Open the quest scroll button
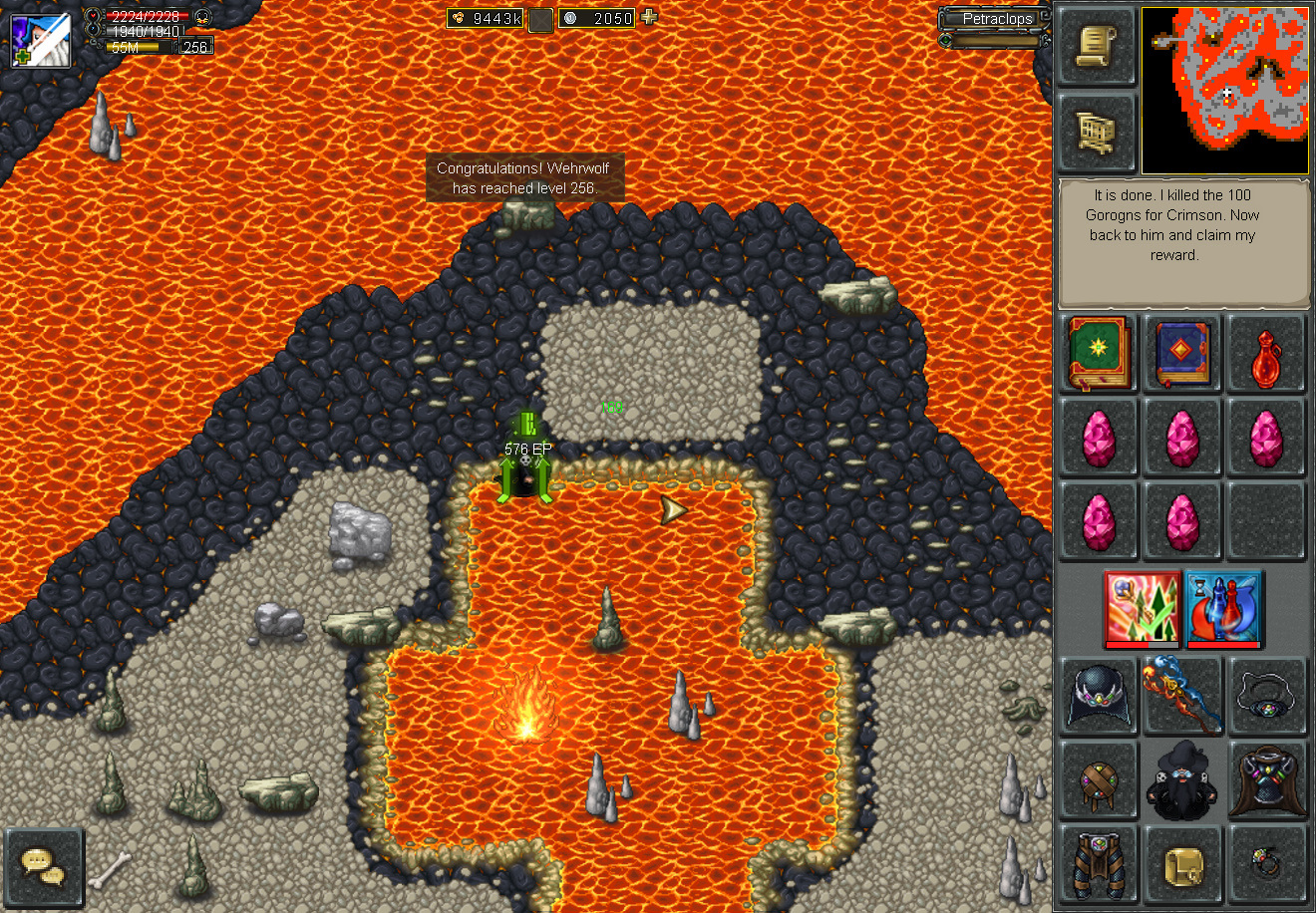The image size is (1316, 913). 1096,47
